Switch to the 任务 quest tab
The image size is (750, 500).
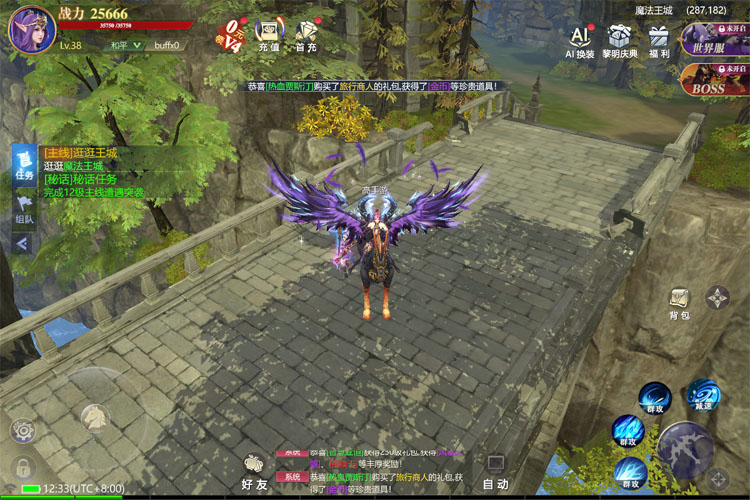coord(24,165)
